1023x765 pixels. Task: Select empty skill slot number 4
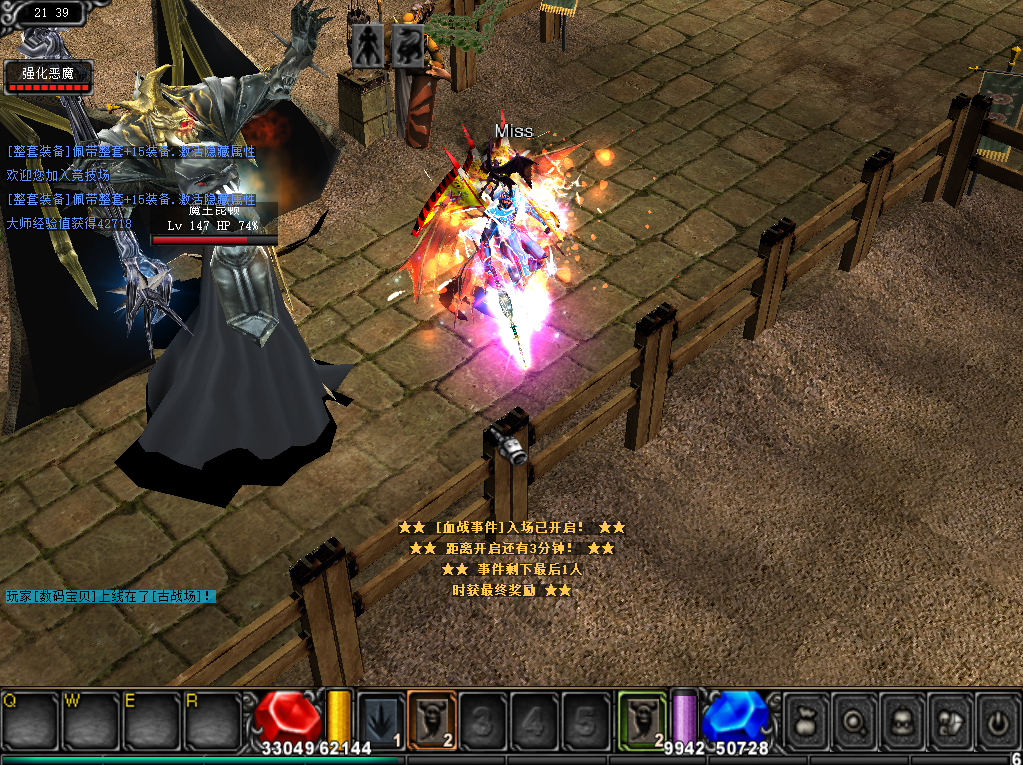click(535, 720)
